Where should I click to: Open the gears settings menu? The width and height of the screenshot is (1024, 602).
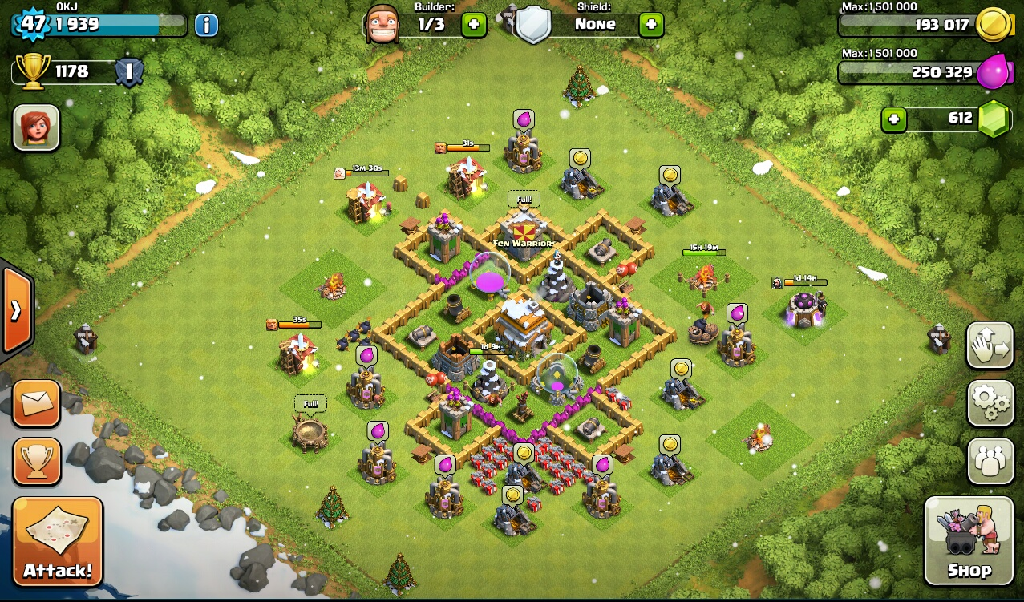coord(989,402)
